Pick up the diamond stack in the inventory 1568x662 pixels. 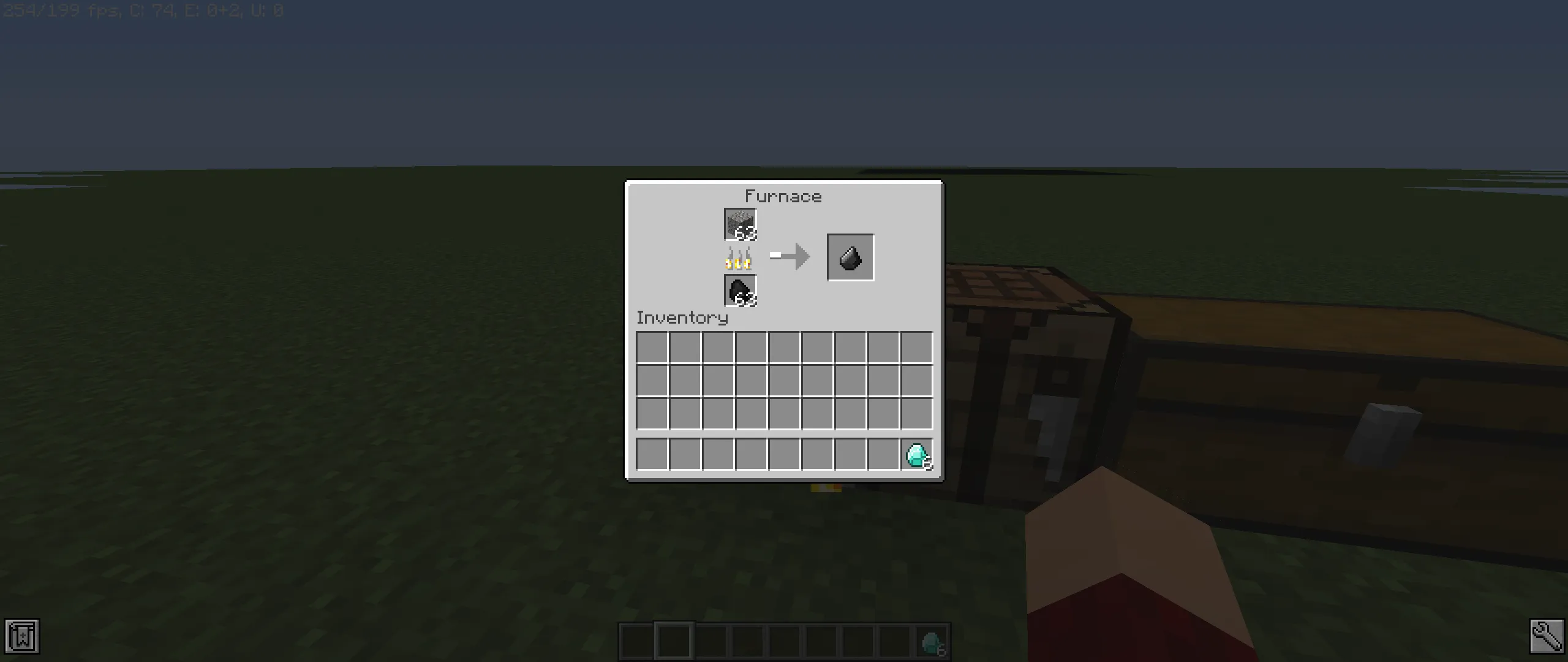916,455
